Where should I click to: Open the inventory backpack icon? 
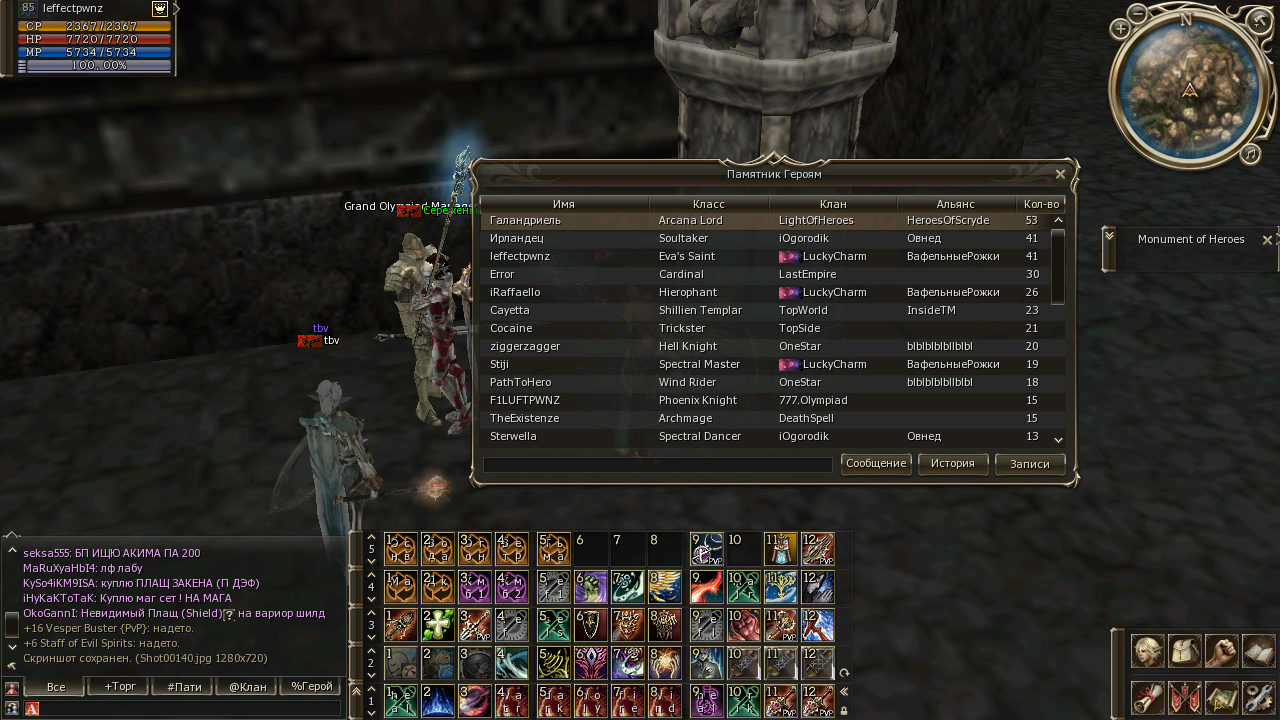pos(1185,651)
